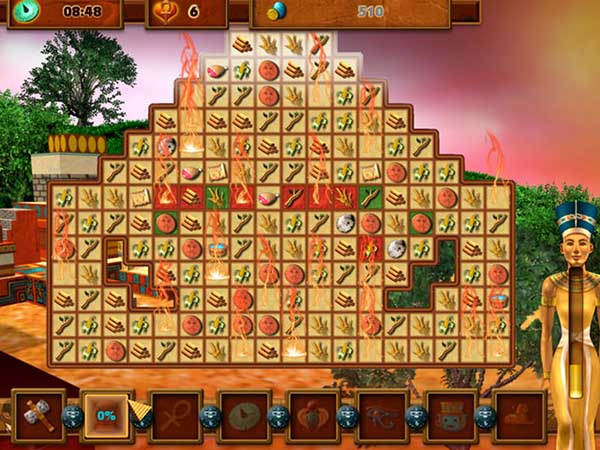Click the power-up slot showing 0%
The image size is (600, 450).
(107, 416)
